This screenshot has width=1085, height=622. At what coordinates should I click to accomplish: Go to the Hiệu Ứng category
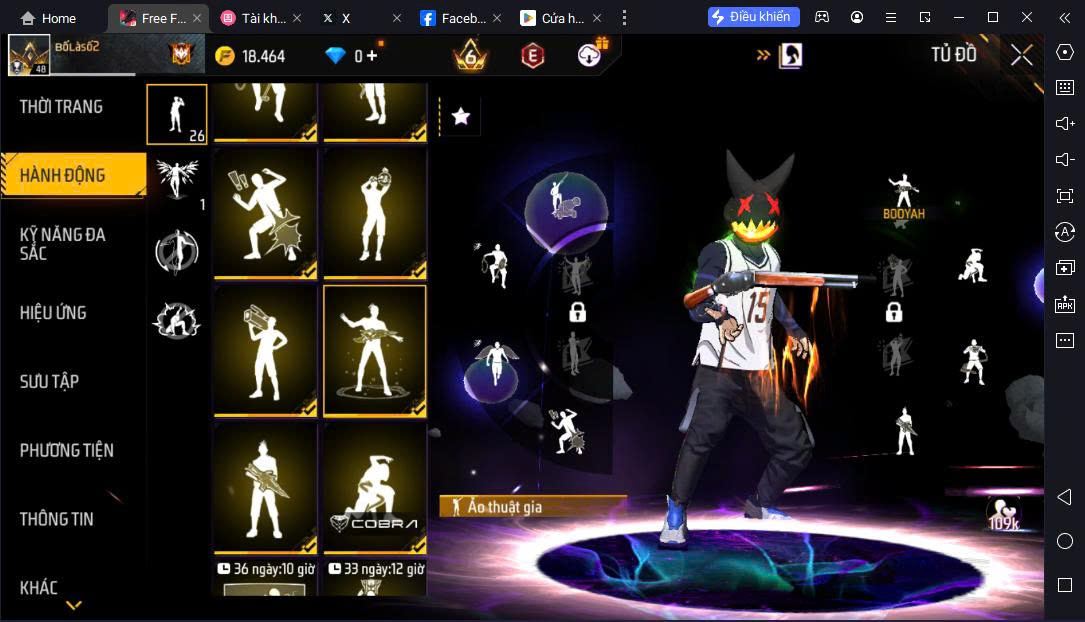pyautogui.click(x=53, y=313)
